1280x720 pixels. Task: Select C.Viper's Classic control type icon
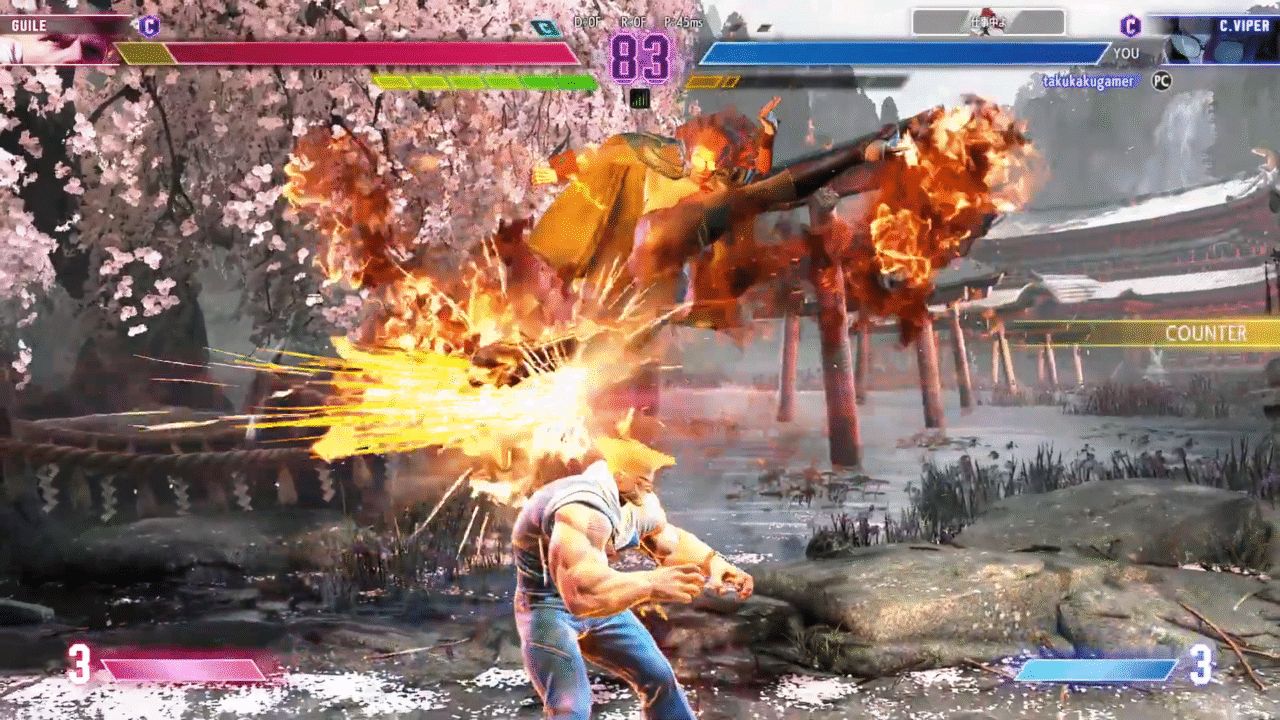1130,26
